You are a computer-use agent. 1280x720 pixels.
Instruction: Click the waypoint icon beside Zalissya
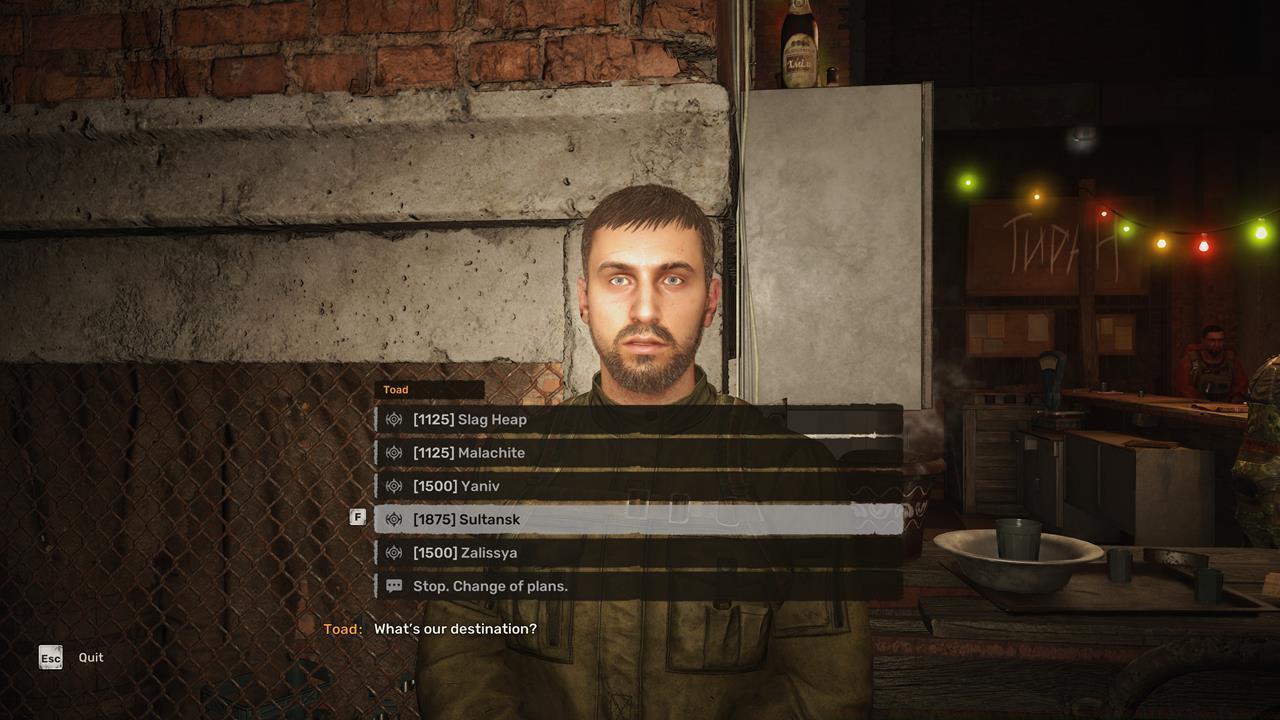(x=394, y=551)
